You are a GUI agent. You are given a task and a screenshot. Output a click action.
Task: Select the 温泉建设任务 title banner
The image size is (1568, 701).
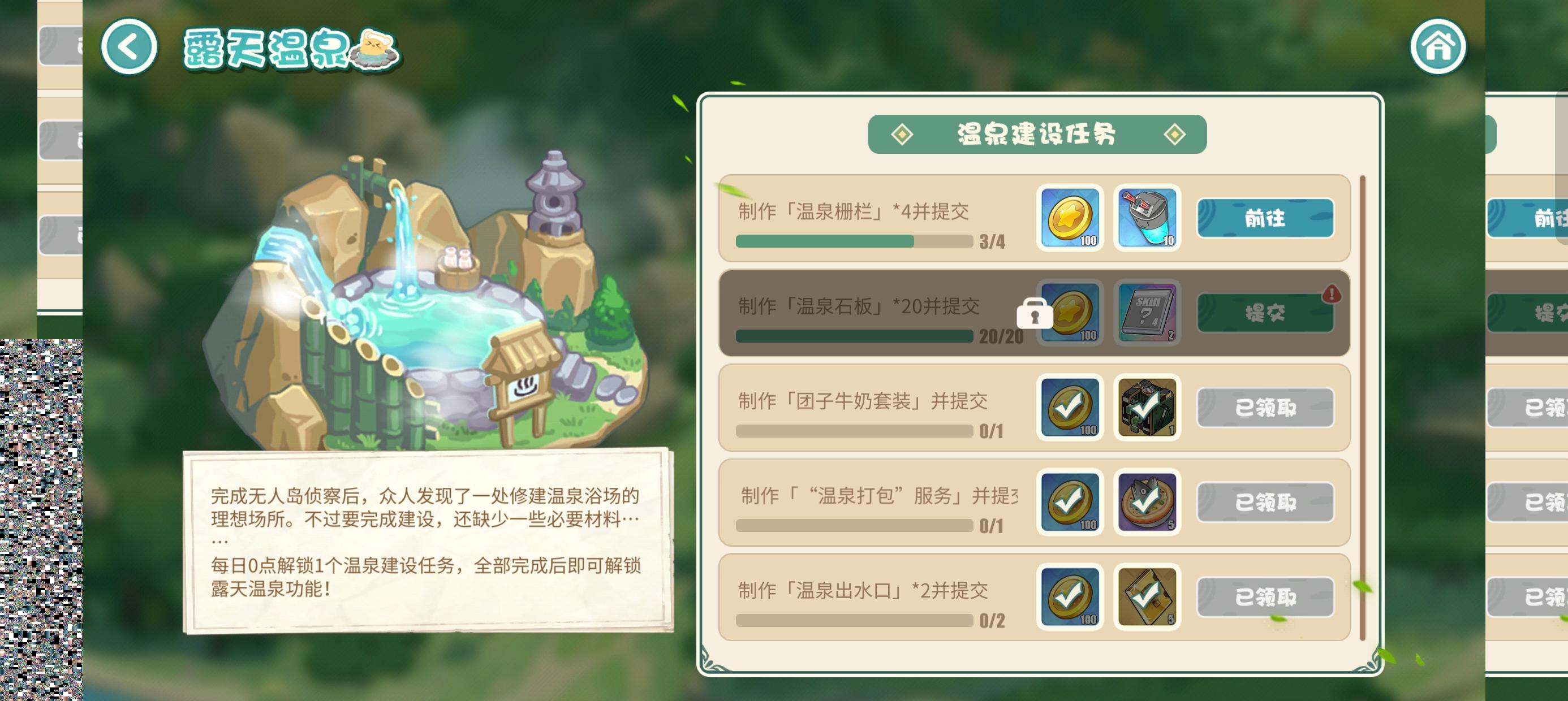(1037, 135)
